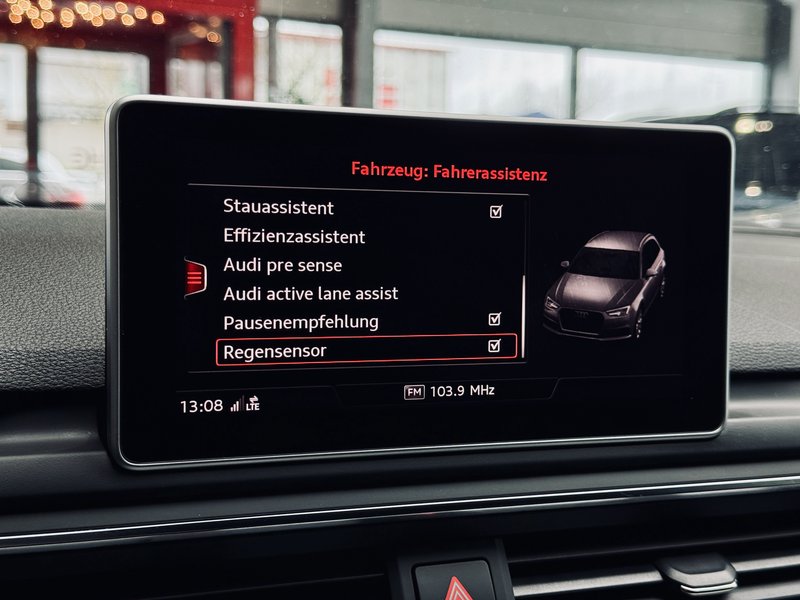Open Audi active lane assist entry
The width and height of the screenshot is (800, 600).
(310, 293)
